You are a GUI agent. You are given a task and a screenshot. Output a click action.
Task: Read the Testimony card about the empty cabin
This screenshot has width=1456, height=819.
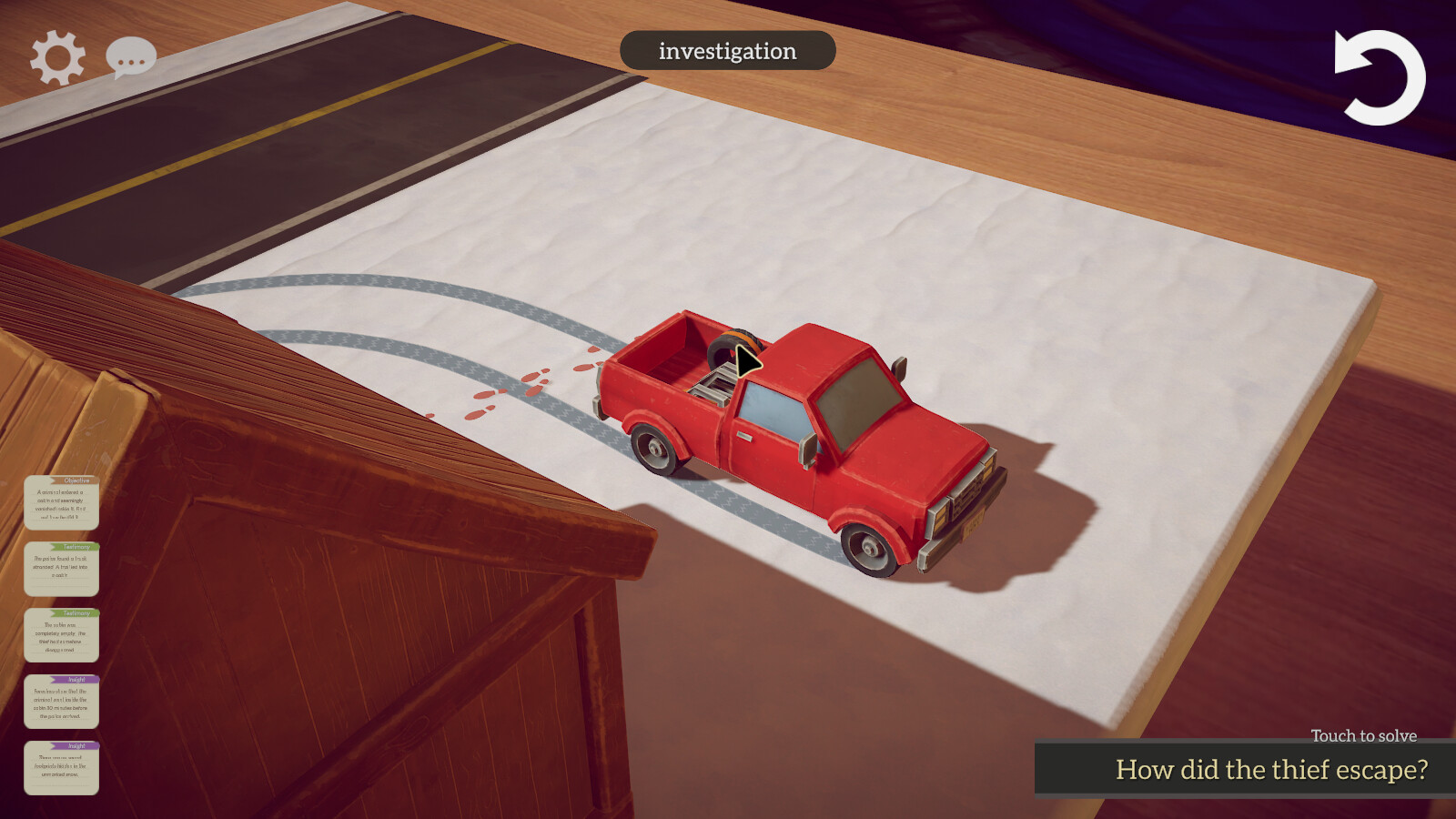(62, 635)
